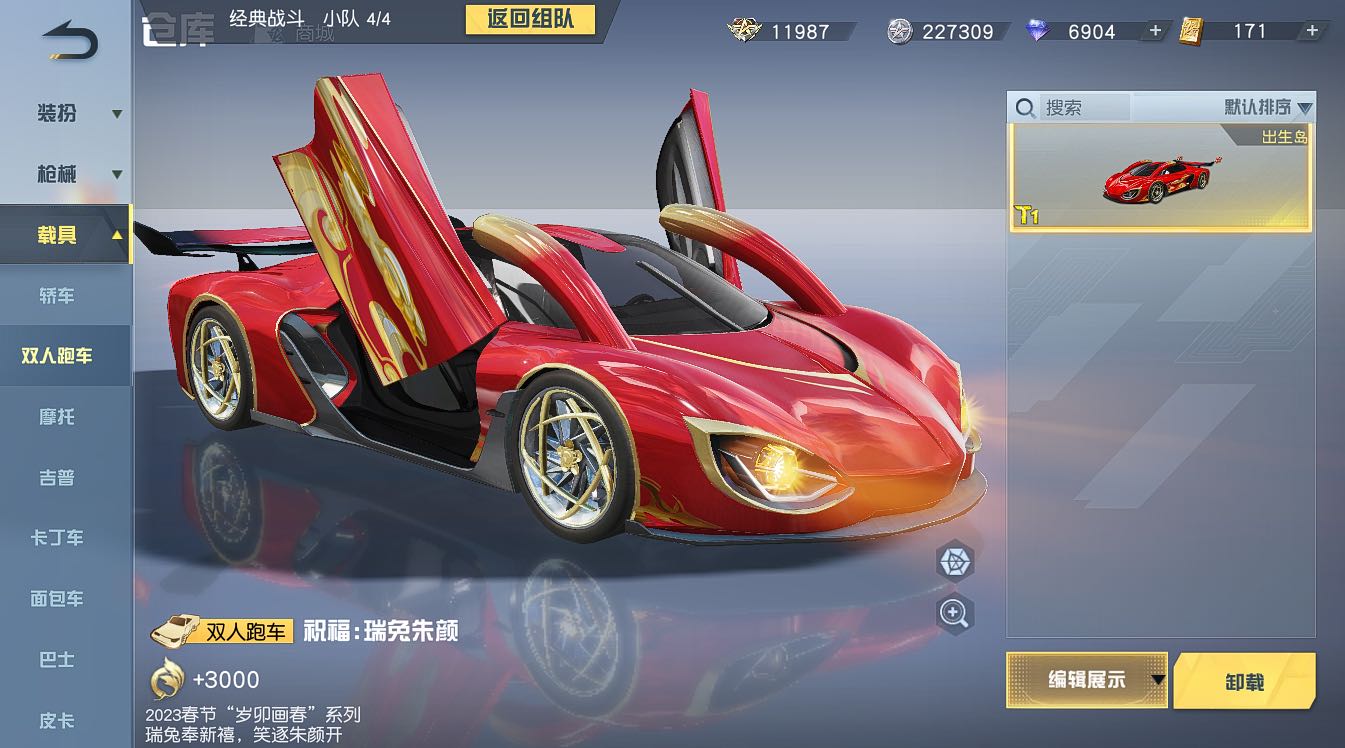Select the 双人跑车 vehicle type
This screenshot has height=748, width=1345.
coord(57,356)
